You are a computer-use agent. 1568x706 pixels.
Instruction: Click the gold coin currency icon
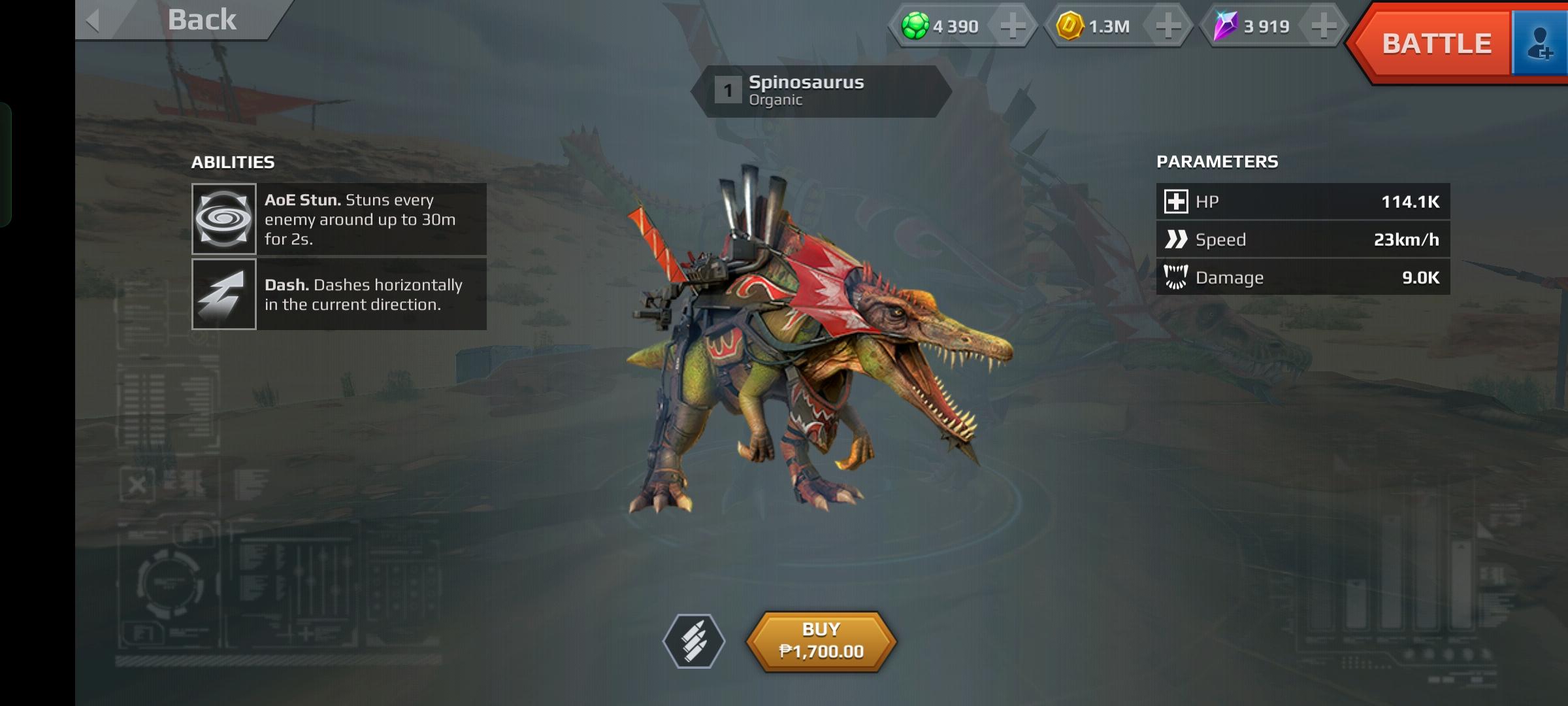tap(1072, 27)
